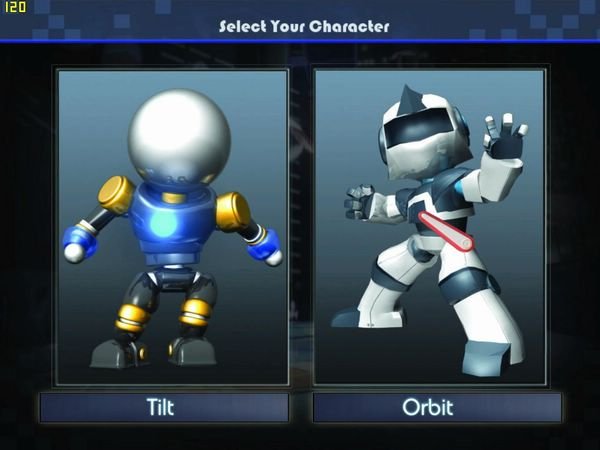The image size is (600, 450).
Task: Click the Tilt name button
Action: coord(164,407)
